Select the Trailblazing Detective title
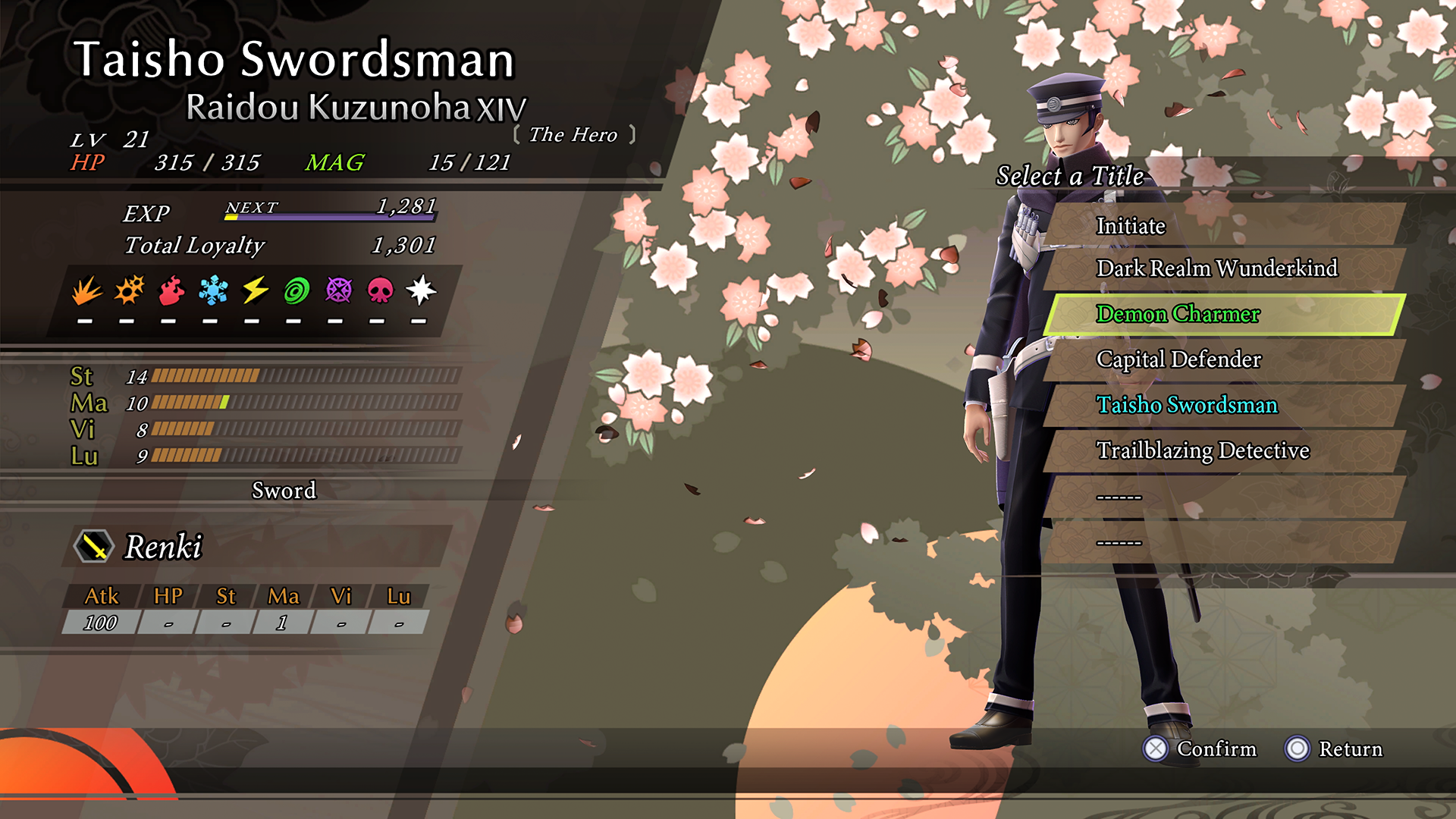The height and width of the screenshot is (819, 1456). pos(1222,450)
